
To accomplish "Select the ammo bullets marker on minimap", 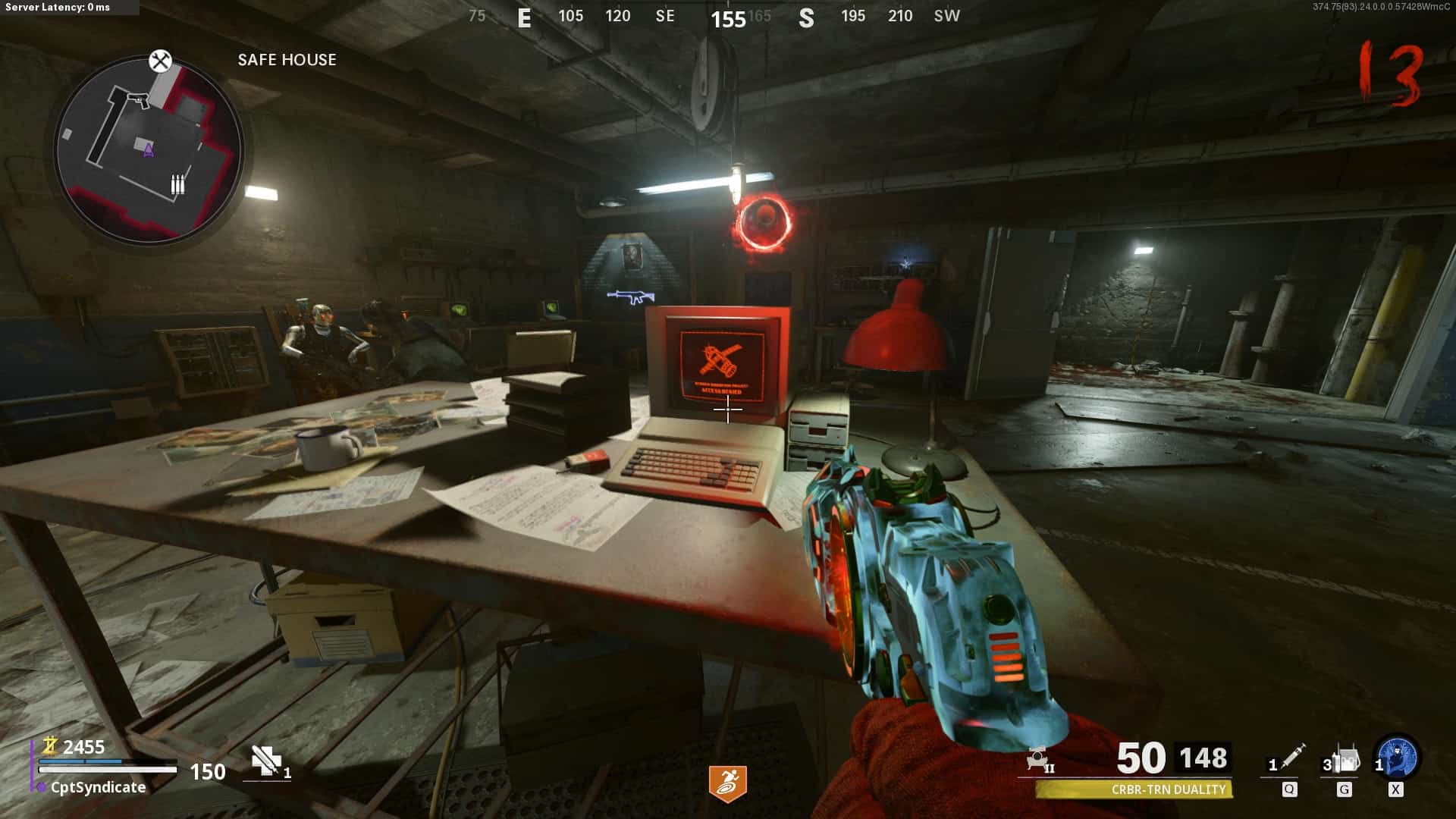I will point(177,184).
